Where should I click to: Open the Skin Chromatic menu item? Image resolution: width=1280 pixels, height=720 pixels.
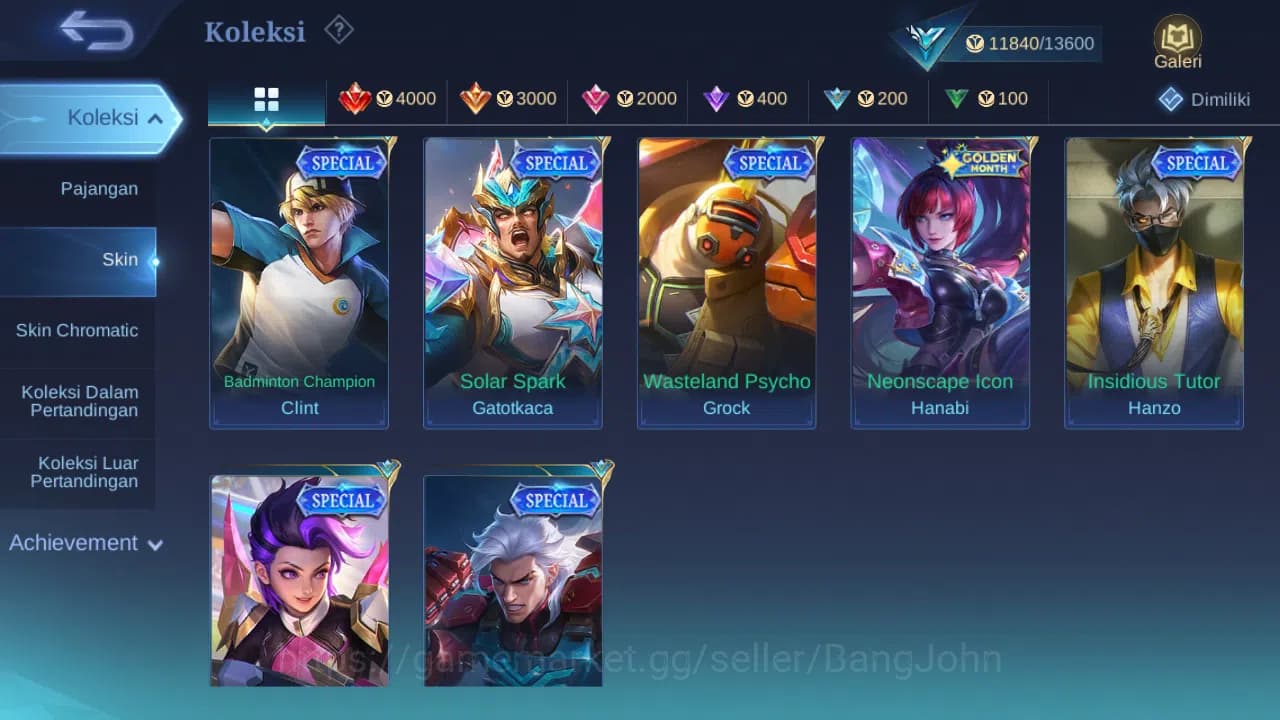[78, 330]
